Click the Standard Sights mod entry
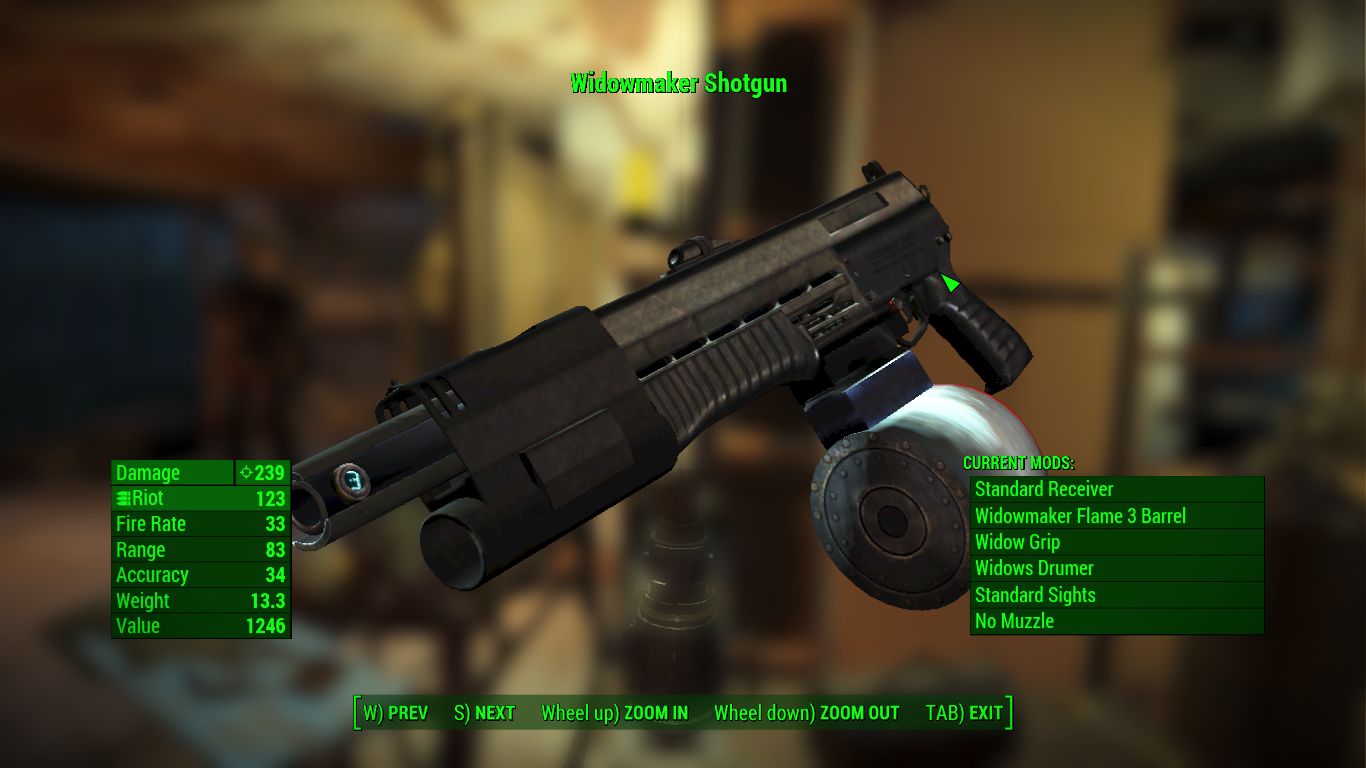The height and width of the screenshot is (768, 1366). [1116, 595]
